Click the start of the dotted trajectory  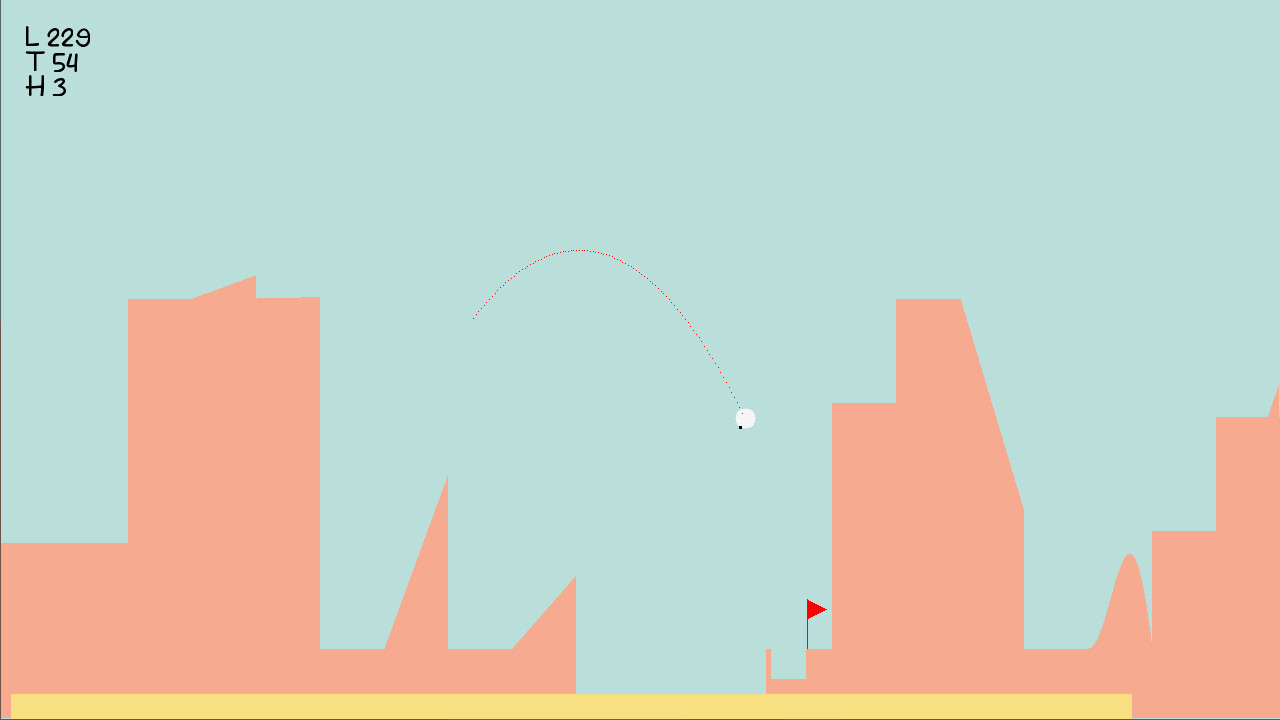[475, 318]
